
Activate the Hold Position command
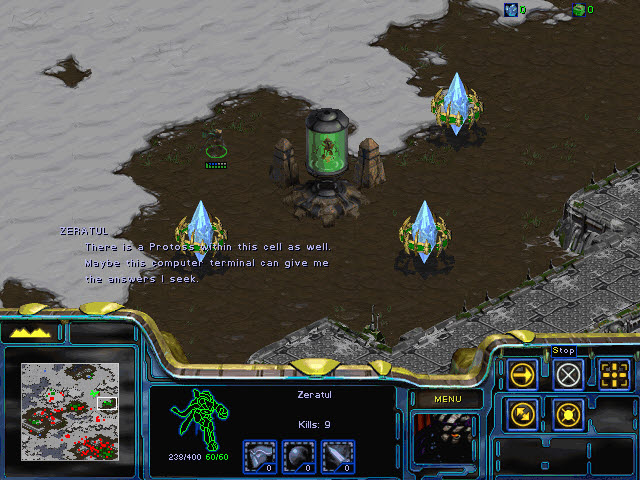568,413
